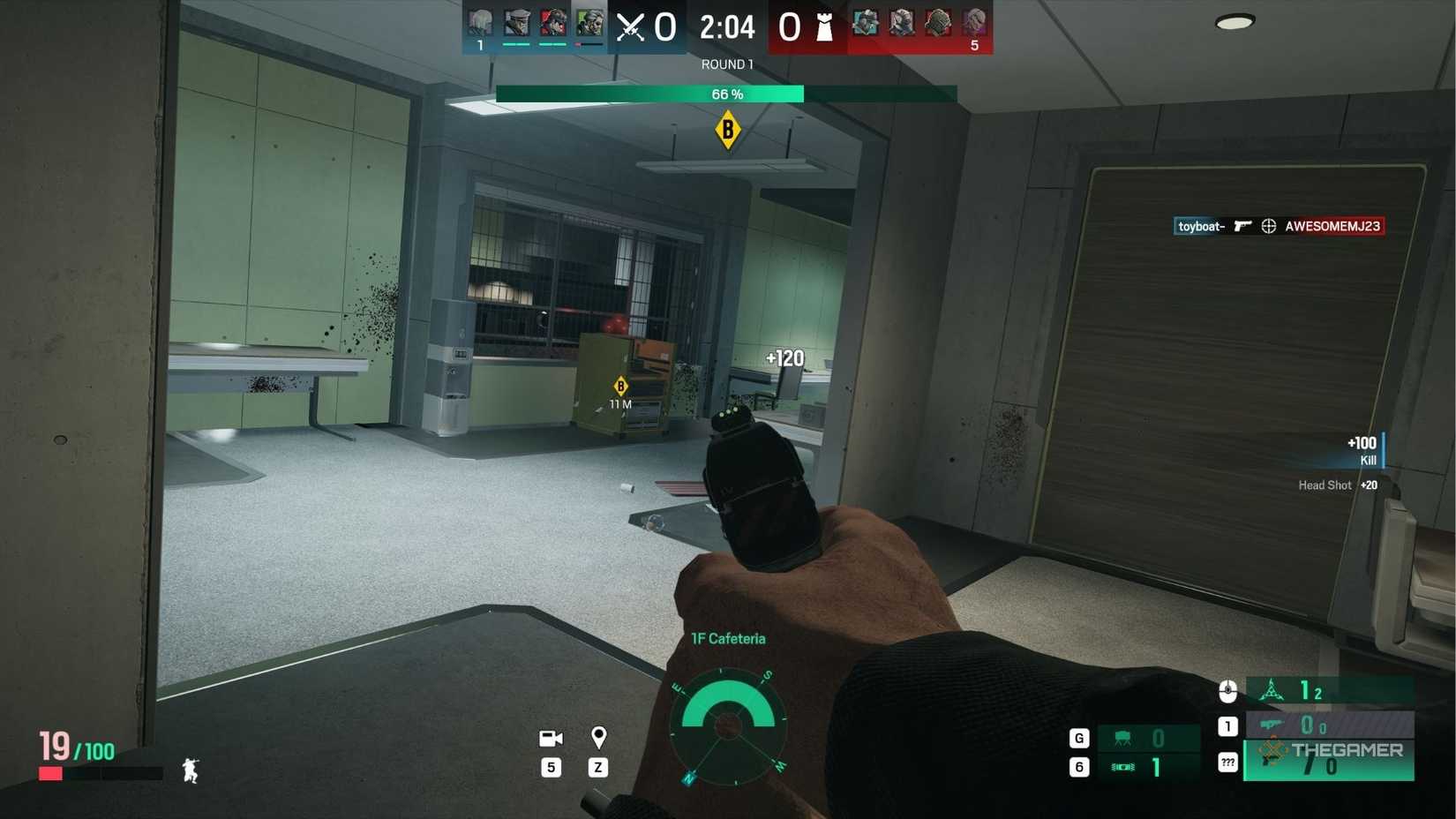Click the 66% objective progress bar
1456x819 pixels.
pyautogui.click(x=726, y=94)
